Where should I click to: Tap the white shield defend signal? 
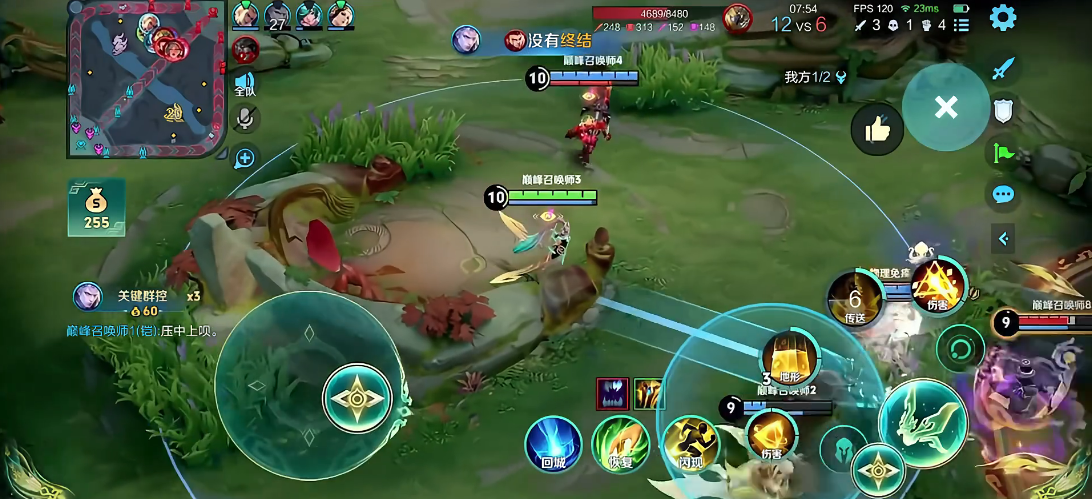click(1003, 110)
